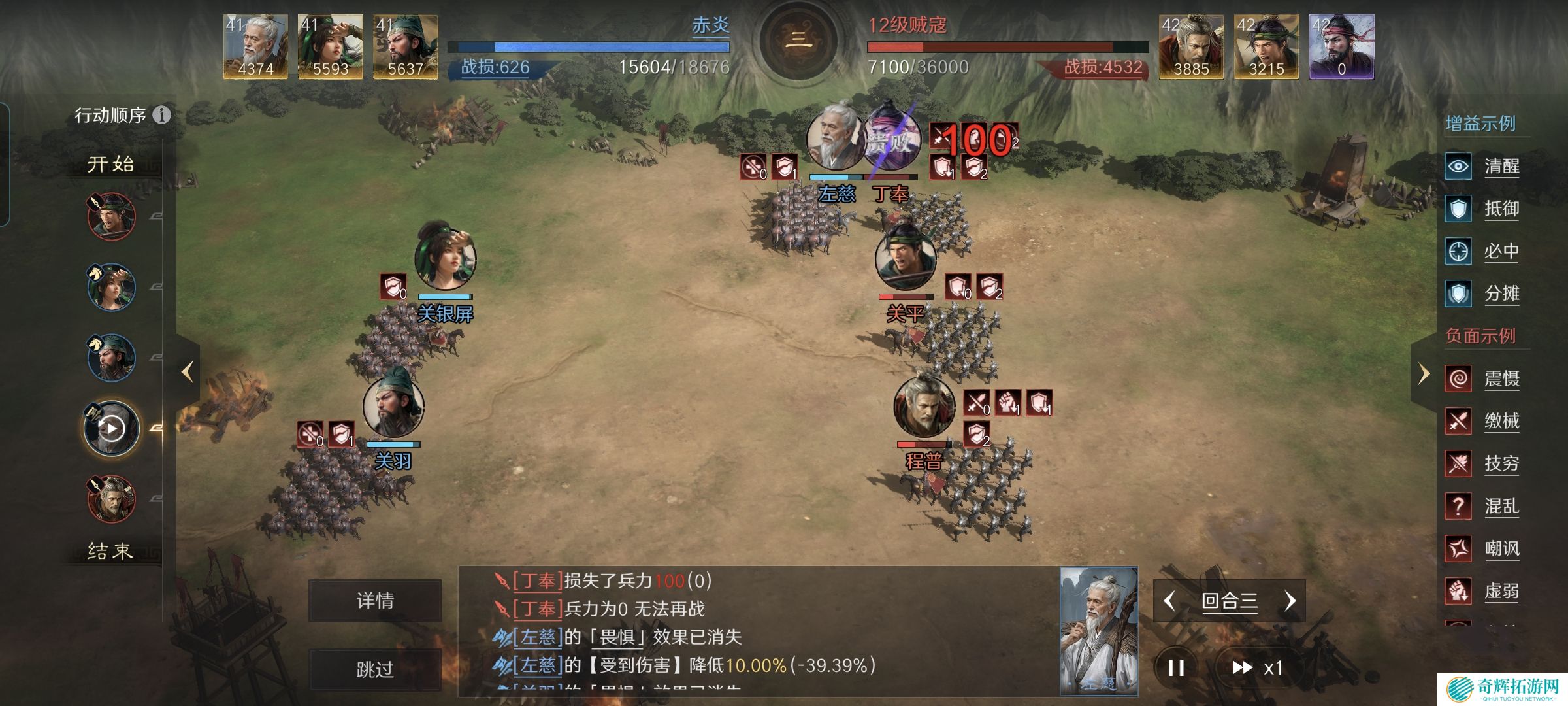The height and width of the screenshot is (706, 1568).
Task: Open 战损:626 loss details for 赤炎
Action: (x=495, y=67)
